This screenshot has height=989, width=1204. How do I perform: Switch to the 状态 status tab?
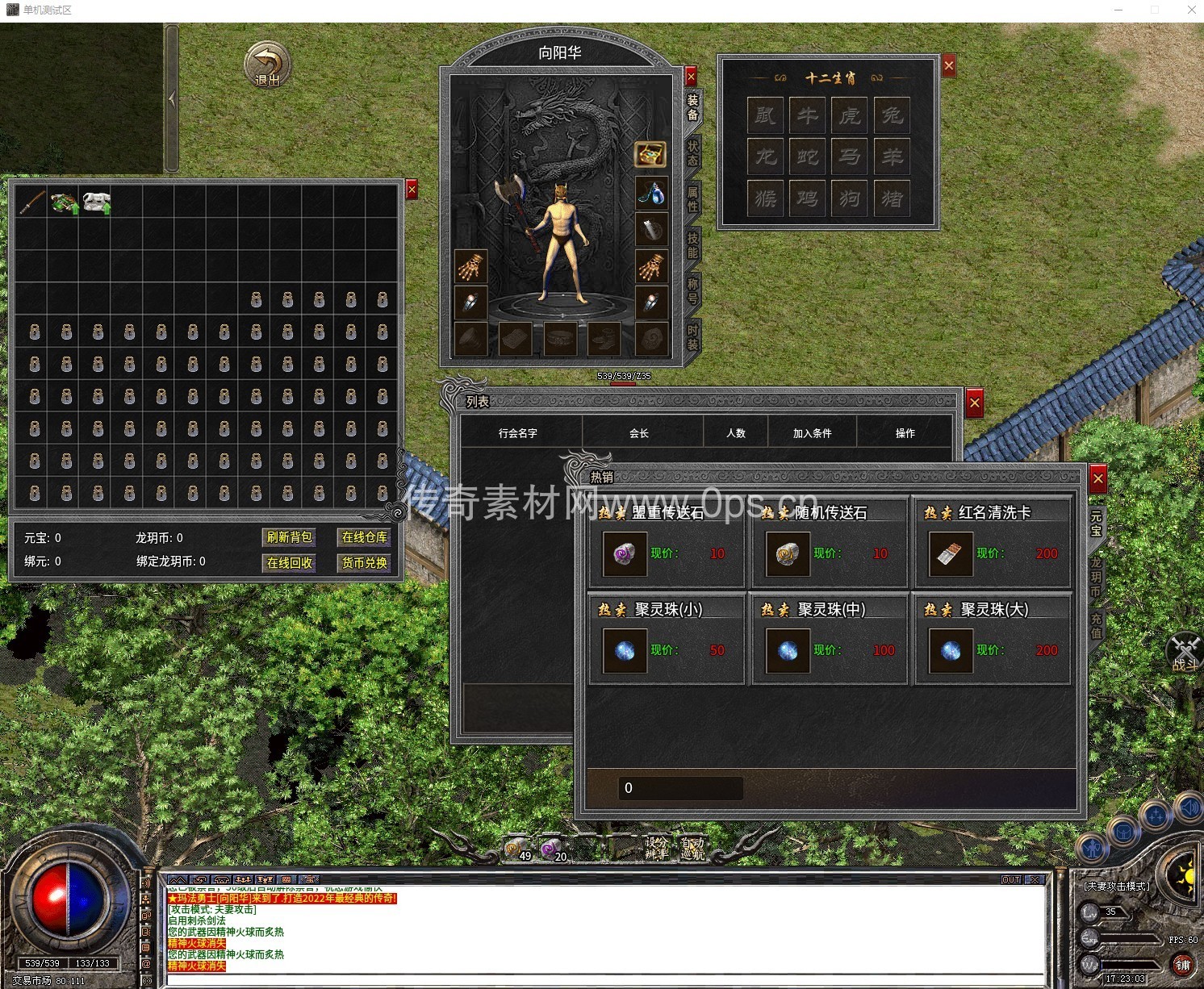692,152
